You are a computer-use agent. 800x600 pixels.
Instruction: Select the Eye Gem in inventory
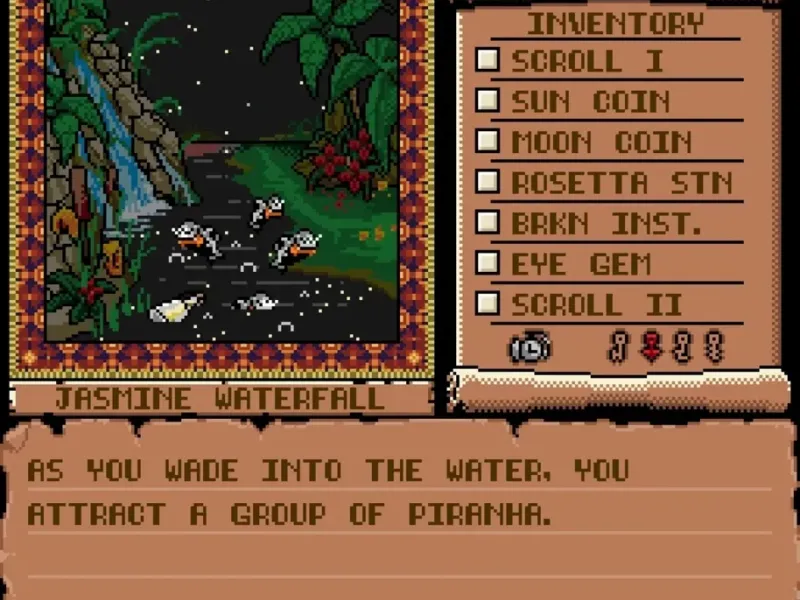pyautogui.click(x=487, y=263)
